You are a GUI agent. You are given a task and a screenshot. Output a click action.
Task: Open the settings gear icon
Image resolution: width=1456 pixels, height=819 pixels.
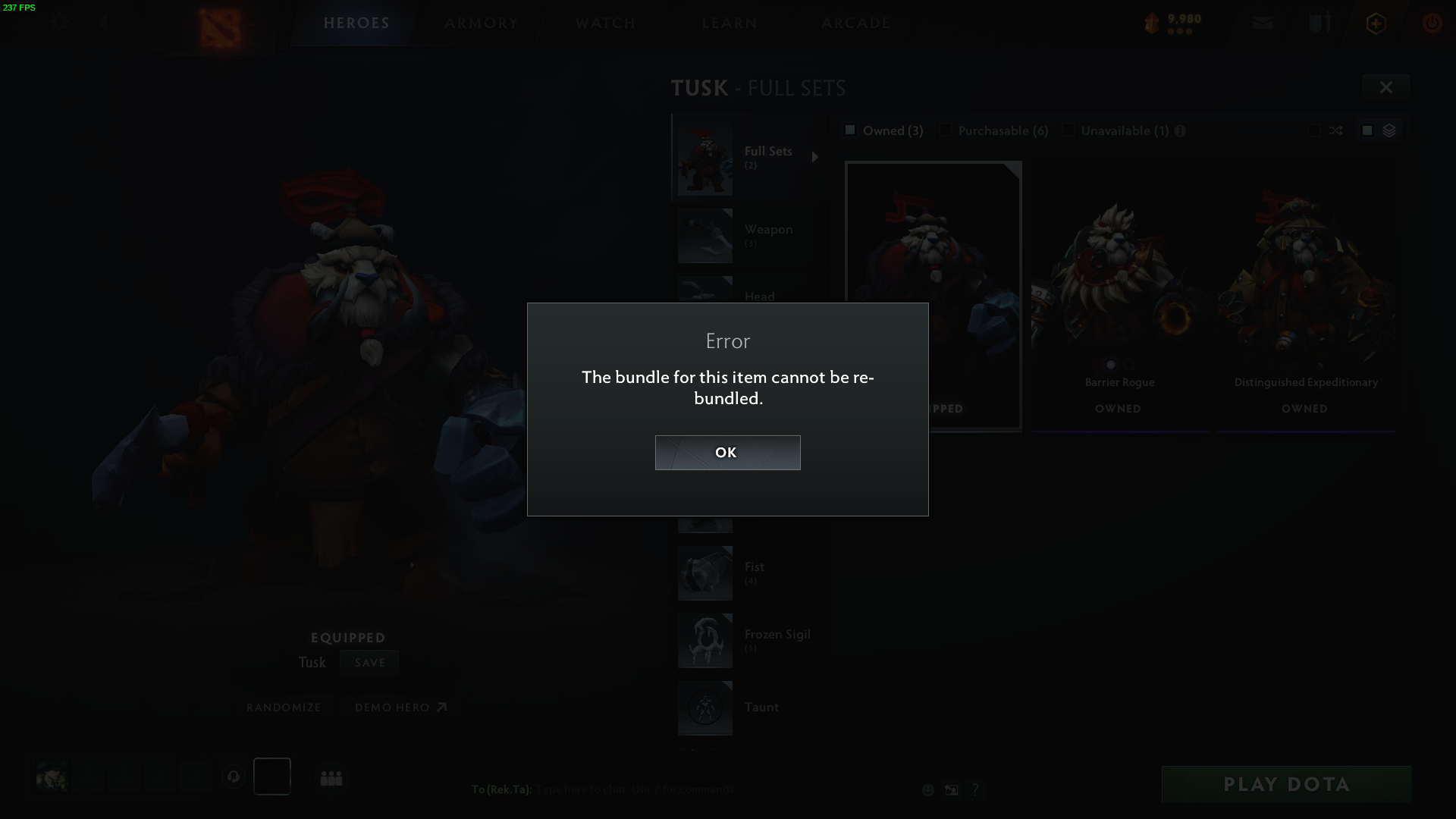click(58, 23)
